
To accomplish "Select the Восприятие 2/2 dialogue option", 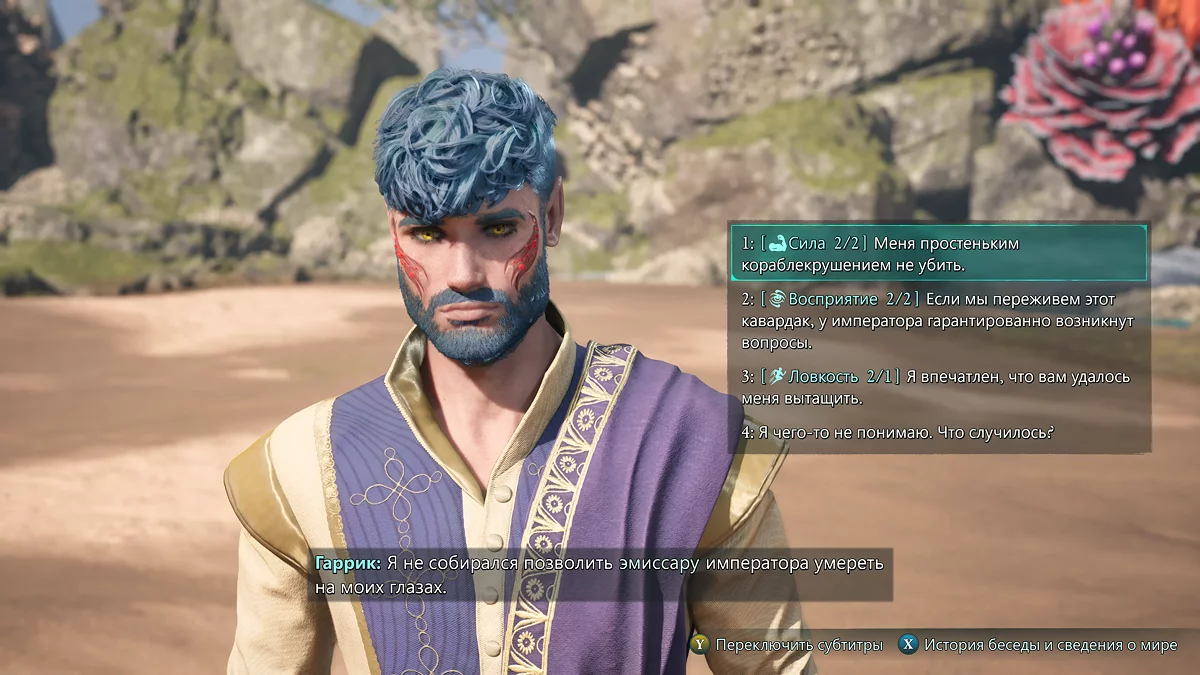I will coord(938,320).
